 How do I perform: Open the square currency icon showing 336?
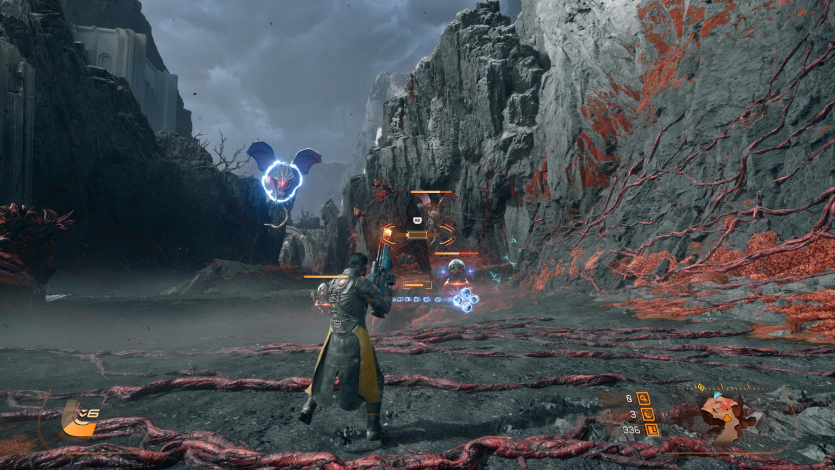point(651,430)
